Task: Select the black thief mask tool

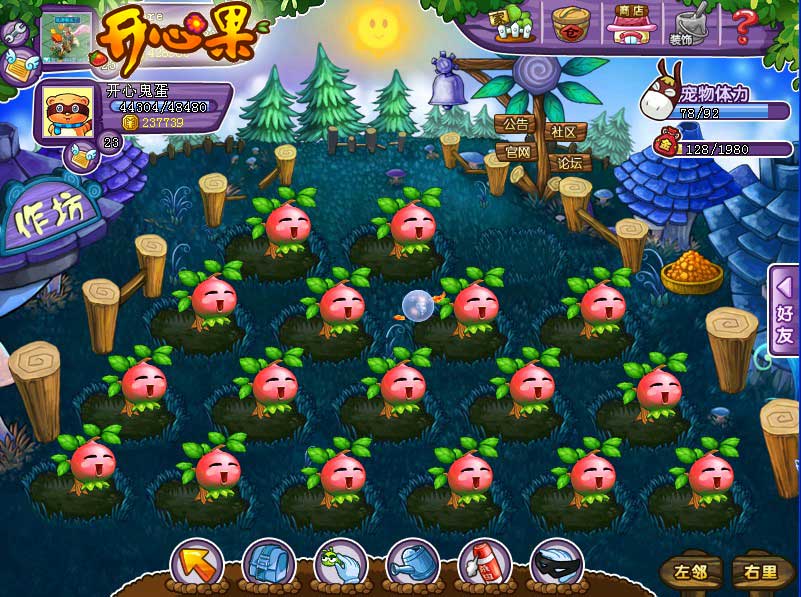Action: click(556, 564)
